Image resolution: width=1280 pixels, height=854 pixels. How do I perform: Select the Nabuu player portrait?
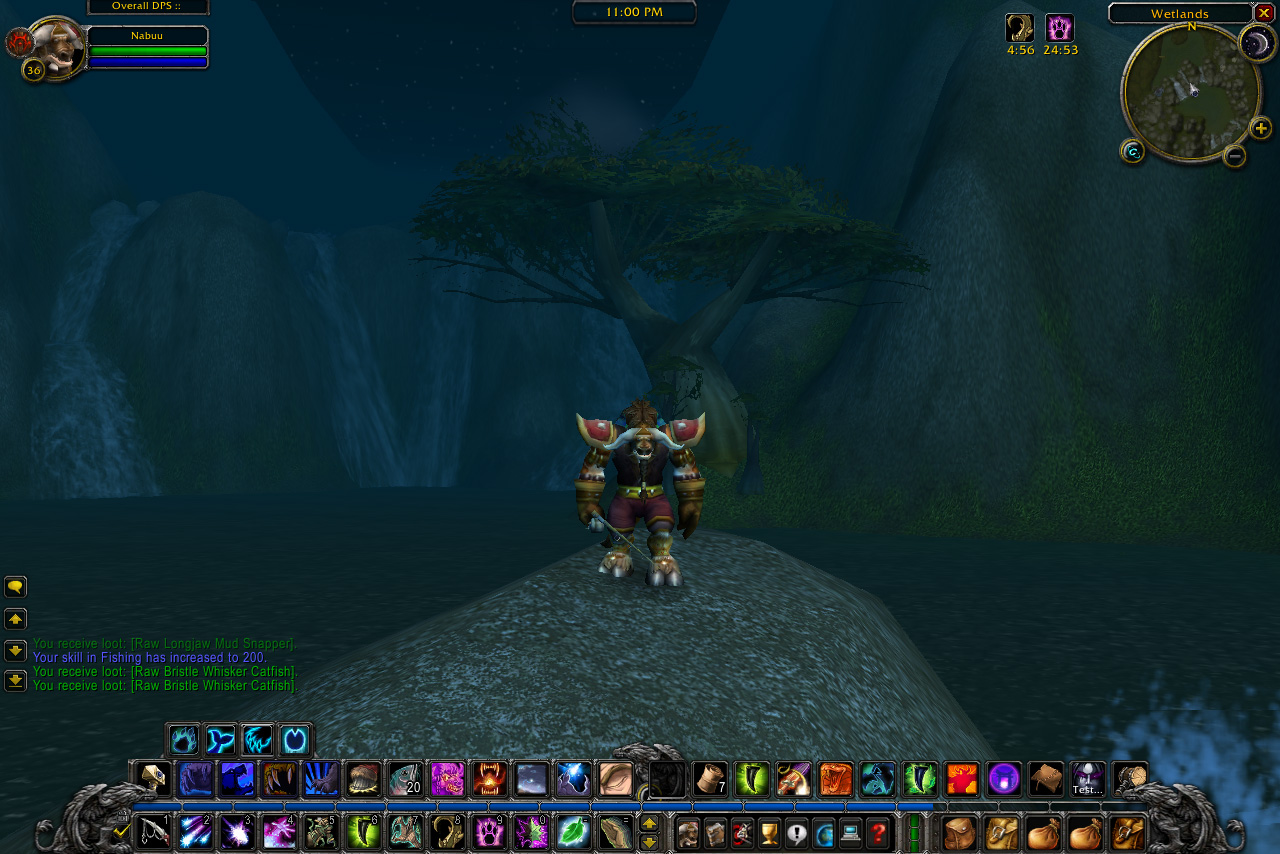point(57,48)
